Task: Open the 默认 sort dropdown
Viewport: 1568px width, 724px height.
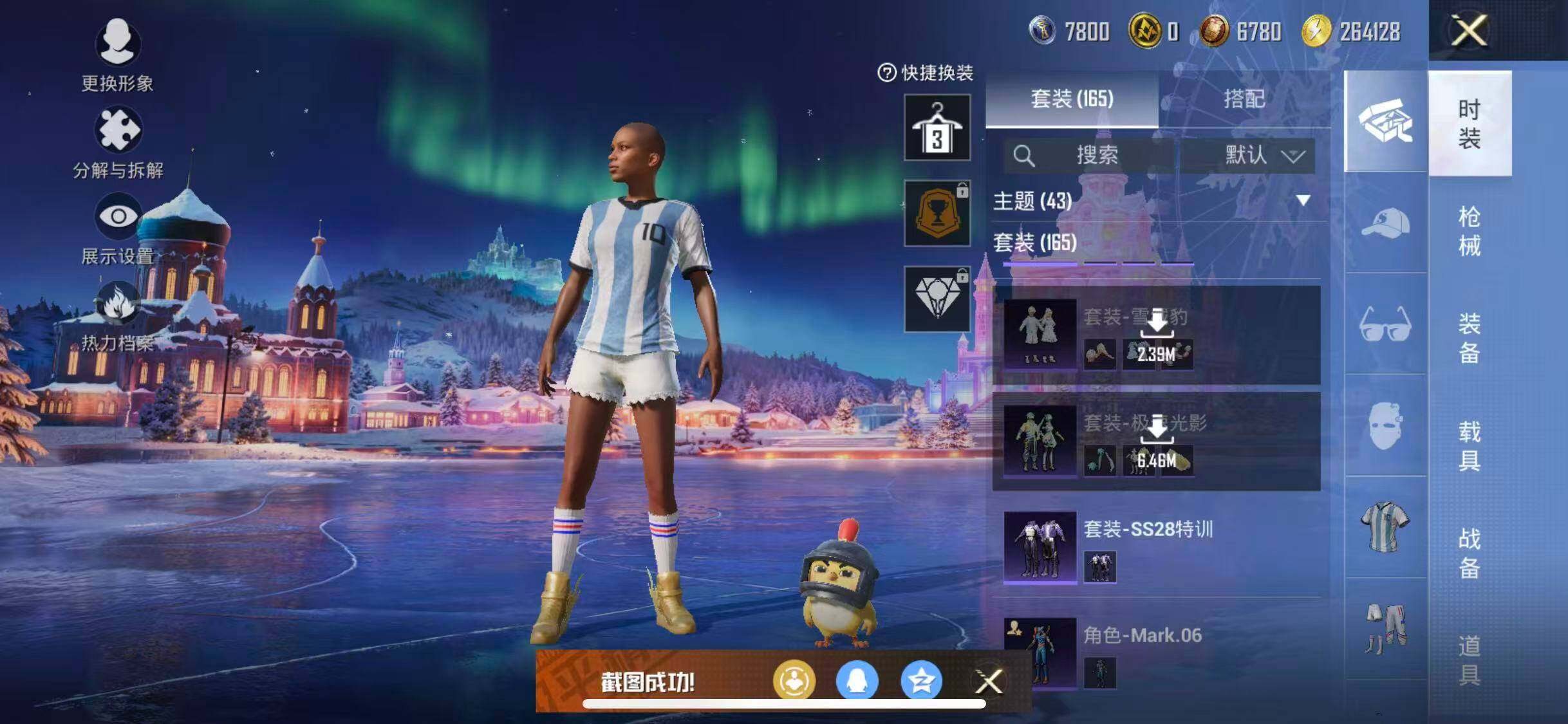Action: tap(1263, 155)
